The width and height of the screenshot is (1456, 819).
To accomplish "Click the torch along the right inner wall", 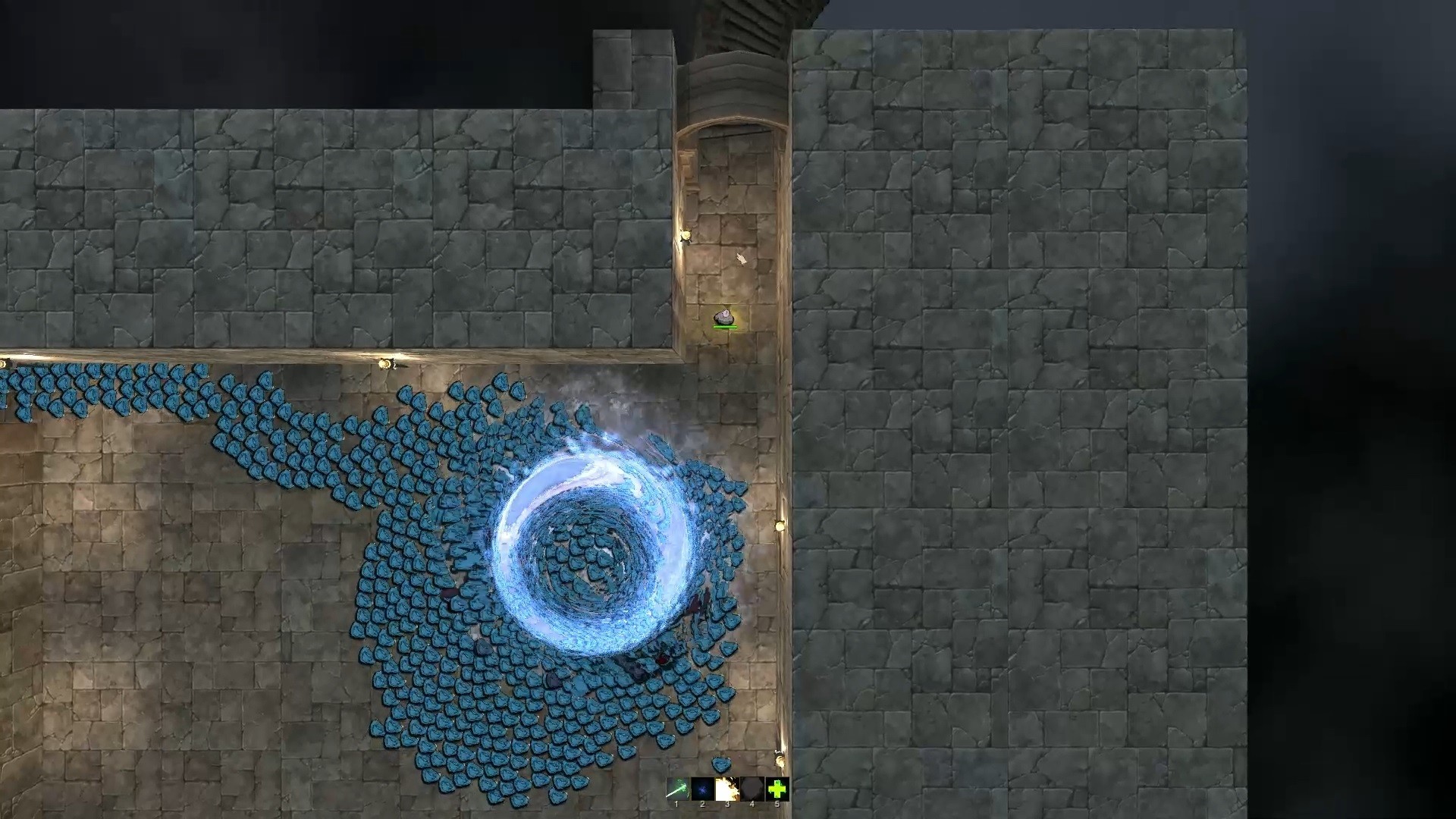I will (781, 523).
